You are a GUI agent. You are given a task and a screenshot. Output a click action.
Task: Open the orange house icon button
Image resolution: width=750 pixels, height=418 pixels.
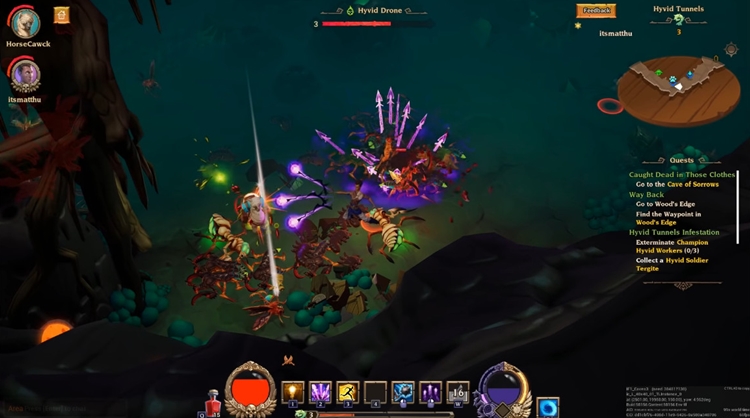coord(62,15)
